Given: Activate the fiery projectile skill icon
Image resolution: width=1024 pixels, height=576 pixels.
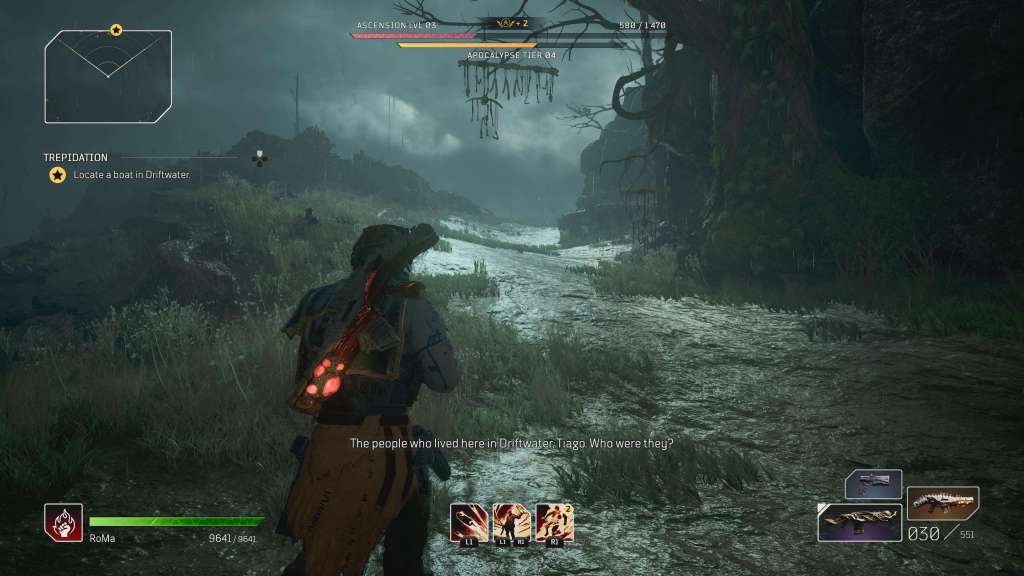Looking at the screenshot, I should [470, 521].
